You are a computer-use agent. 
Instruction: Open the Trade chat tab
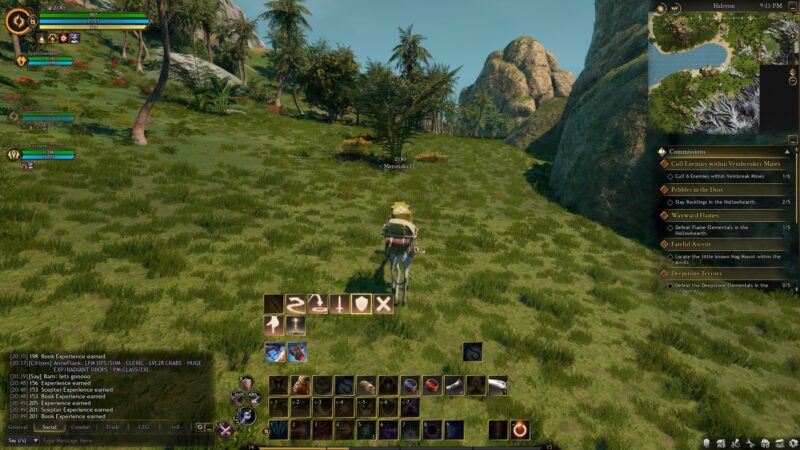(112, 427)
